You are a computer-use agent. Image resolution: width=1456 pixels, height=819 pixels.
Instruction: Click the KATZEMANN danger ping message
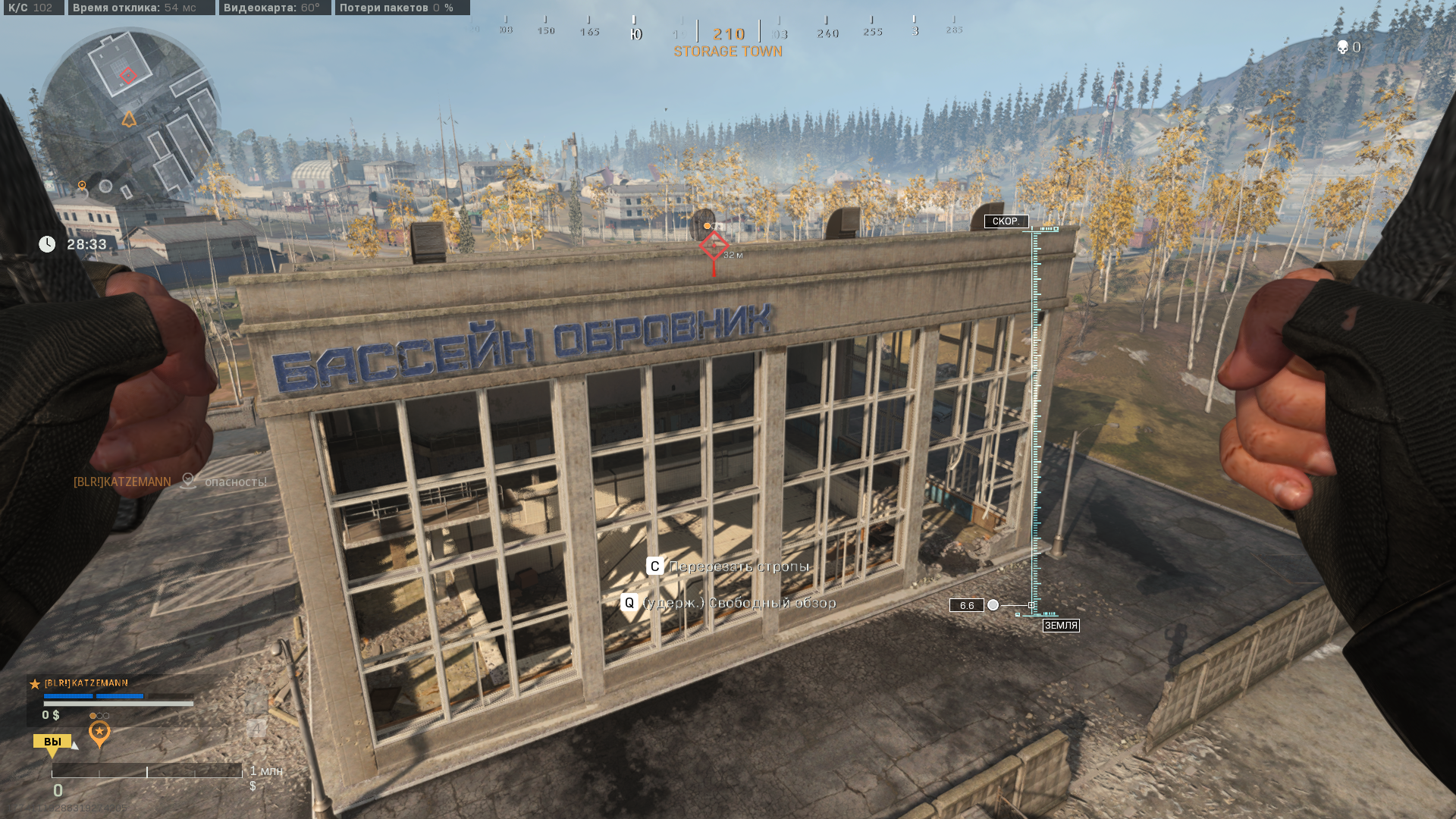[x=170, y=482]
